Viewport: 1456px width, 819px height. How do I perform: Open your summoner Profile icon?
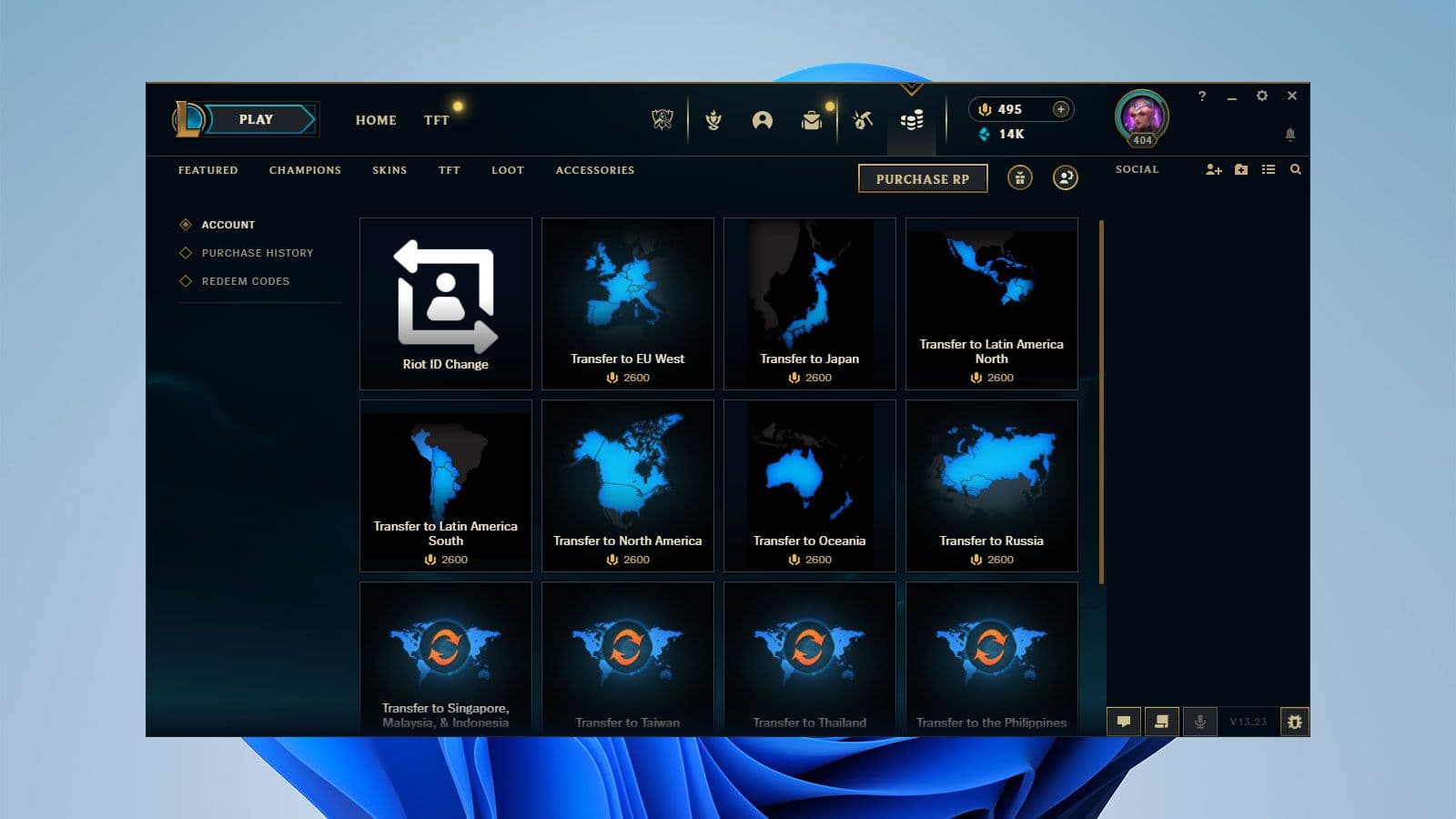click(764, 119)
